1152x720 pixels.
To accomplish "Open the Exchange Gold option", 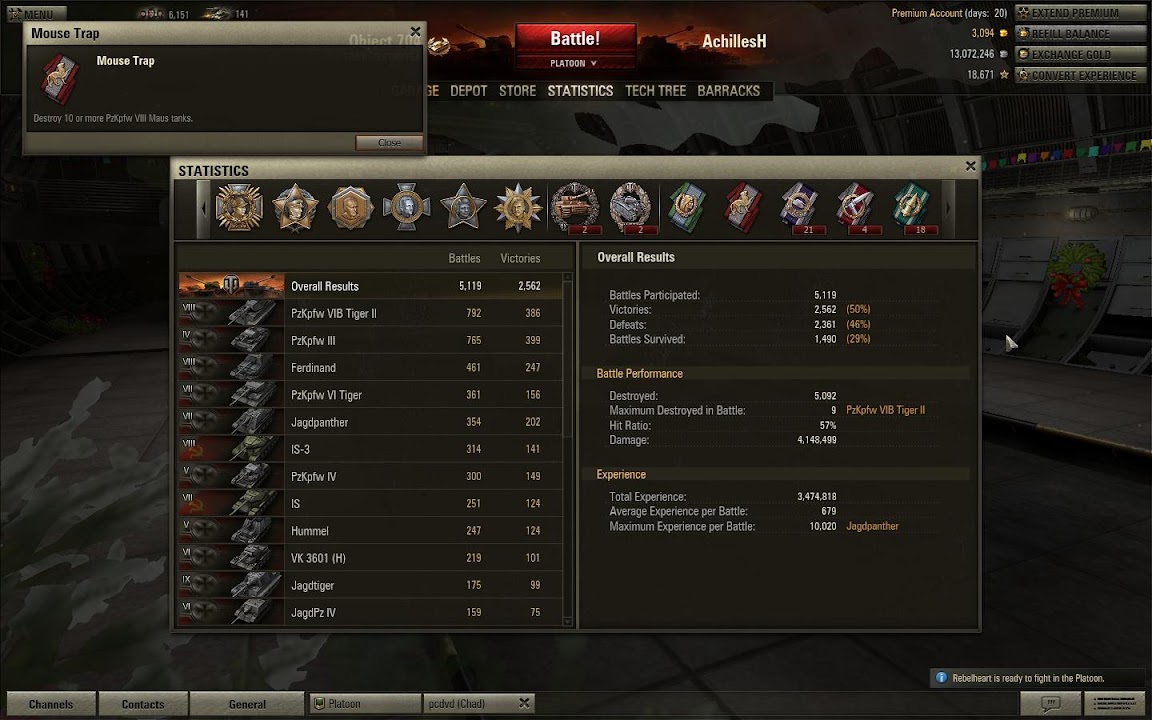I will pyautogui.click(x=1077, y=54).
